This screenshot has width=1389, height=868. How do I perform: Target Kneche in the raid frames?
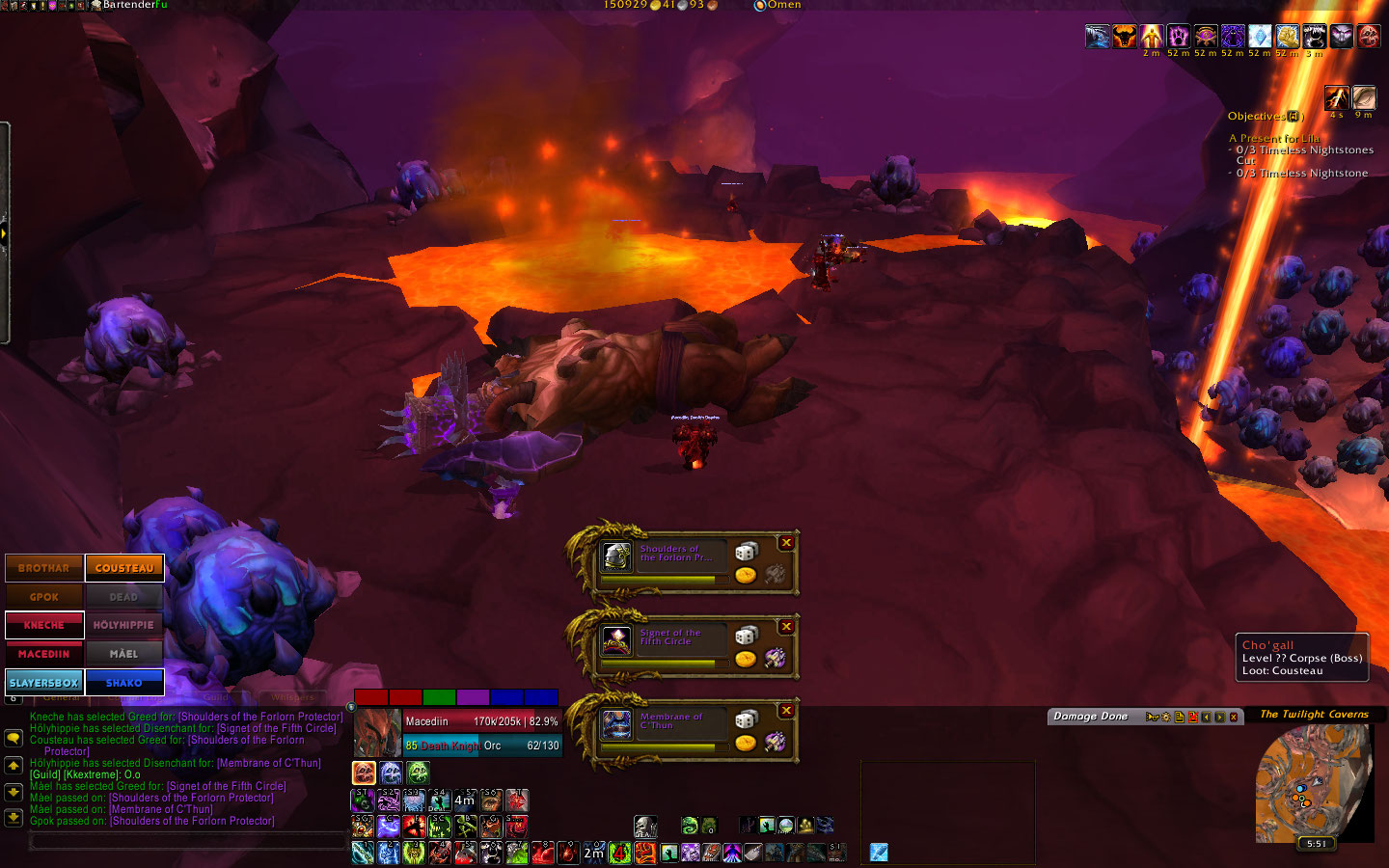tap(44, 625)
